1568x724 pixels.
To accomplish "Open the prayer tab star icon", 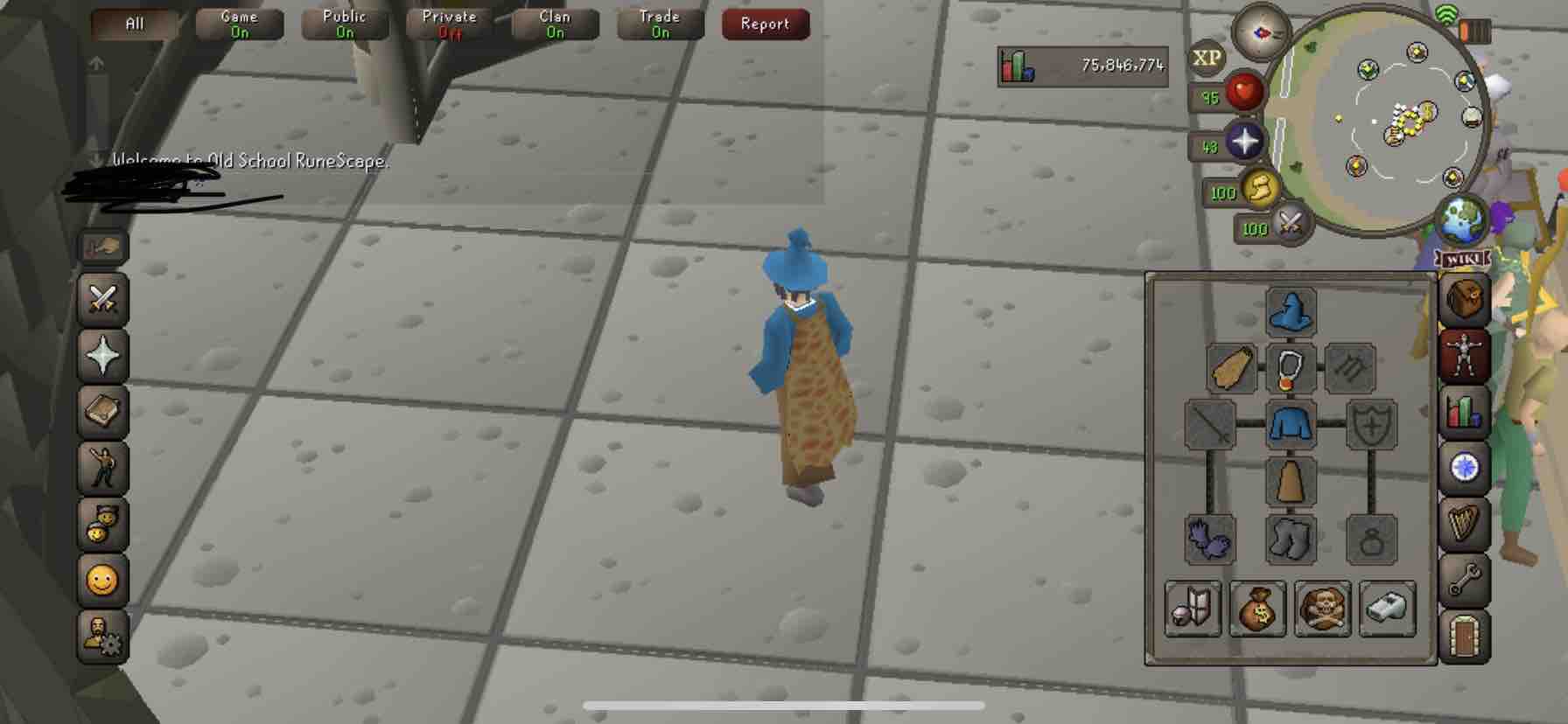I will (x=102, y=357).
